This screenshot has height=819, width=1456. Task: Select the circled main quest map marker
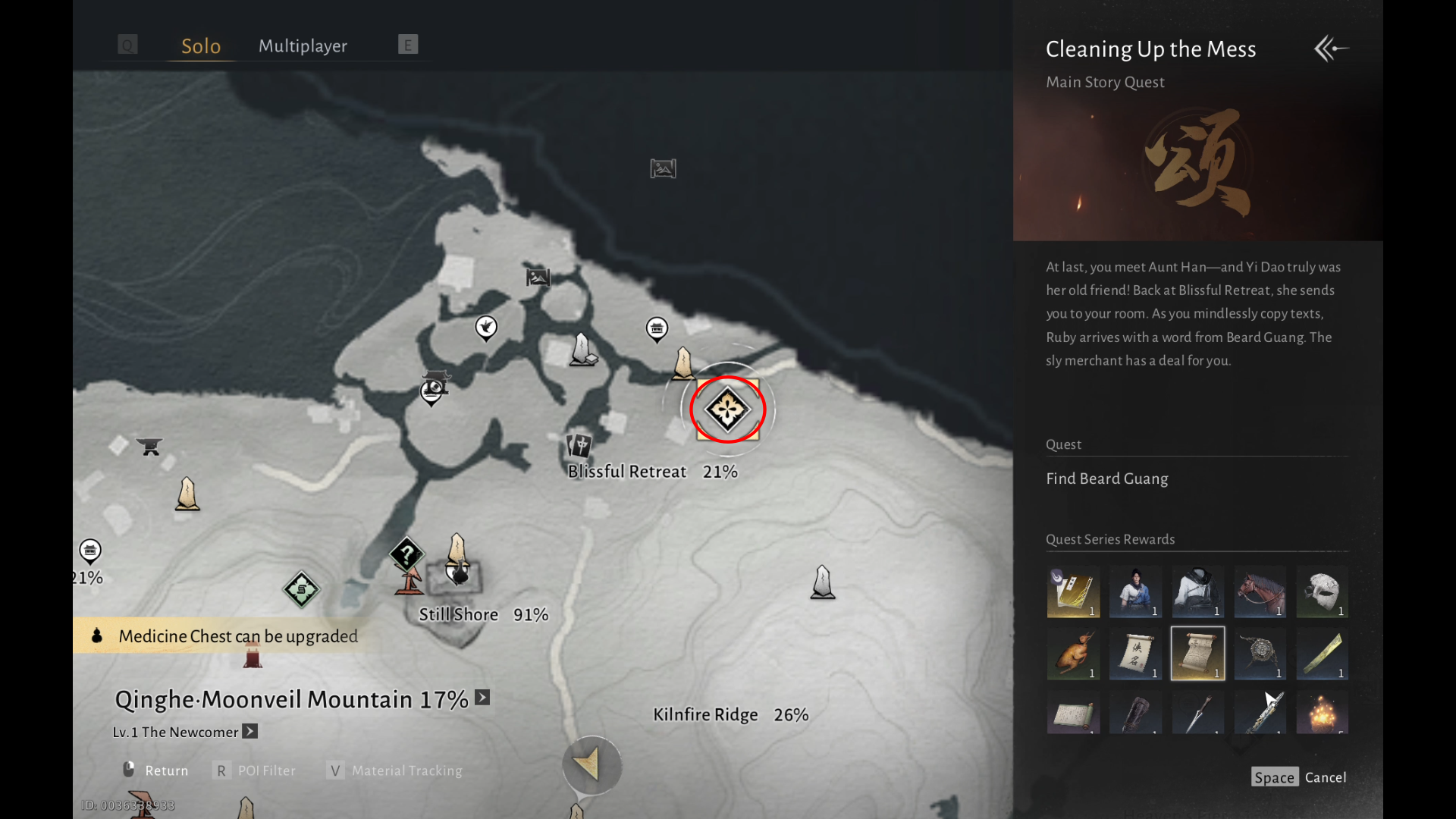pyautogui.click(x=728, y=410)
